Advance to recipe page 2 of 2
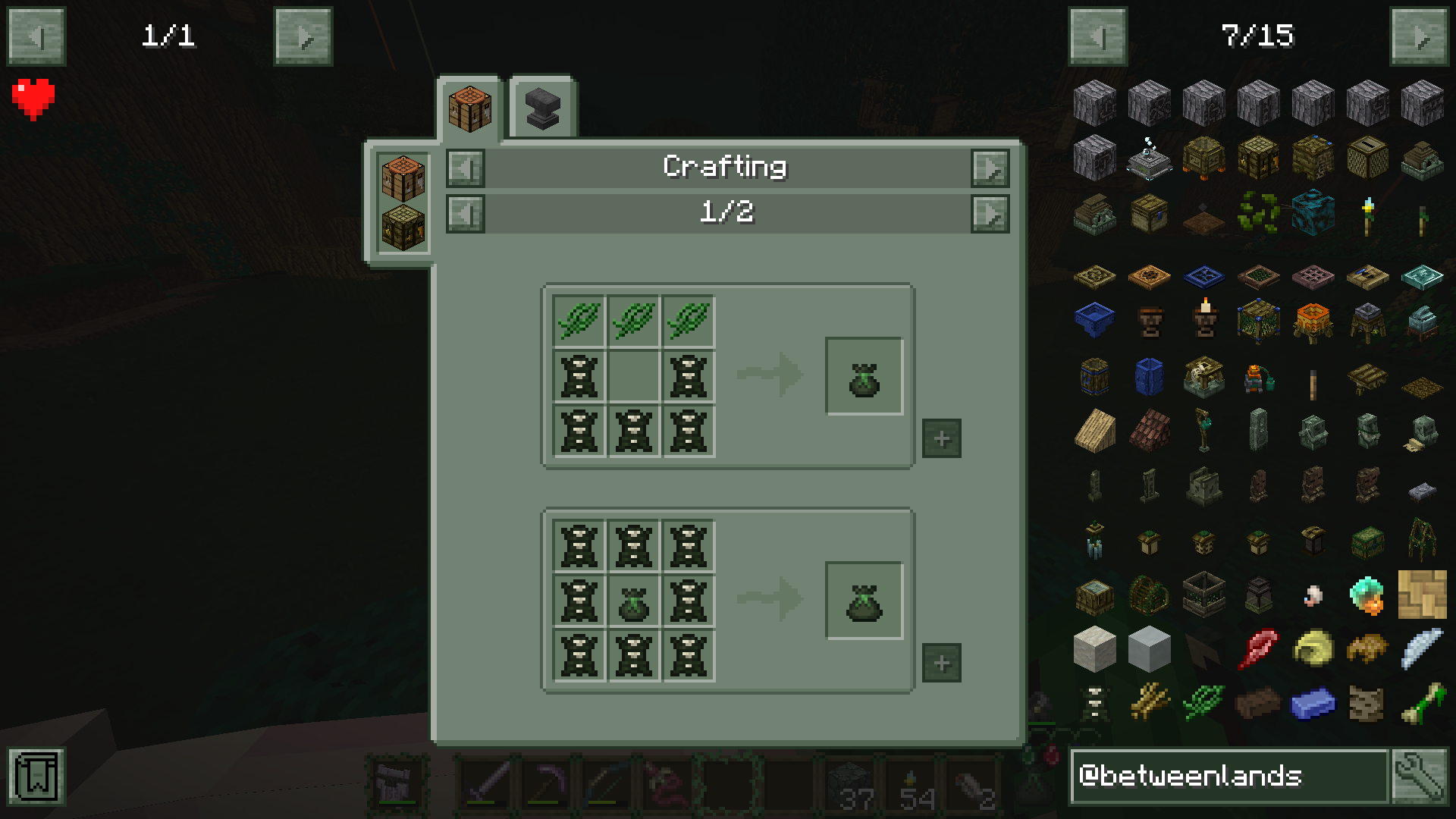The image size is (1456, 819). 990,213
